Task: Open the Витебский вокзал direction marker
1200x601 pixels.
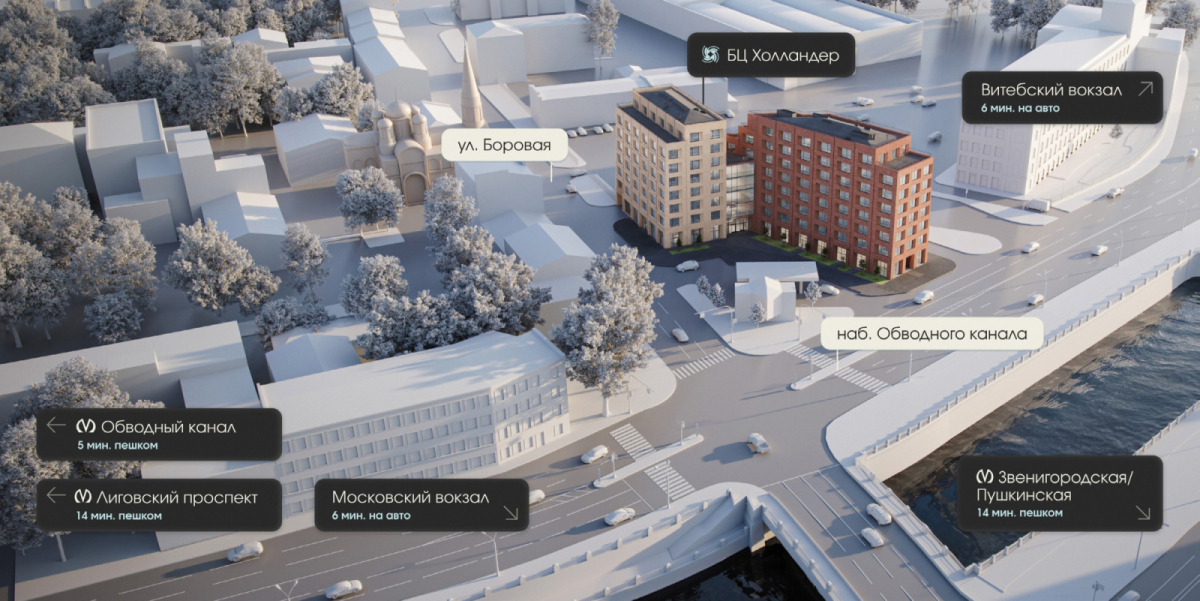Action: (1059, 97)
